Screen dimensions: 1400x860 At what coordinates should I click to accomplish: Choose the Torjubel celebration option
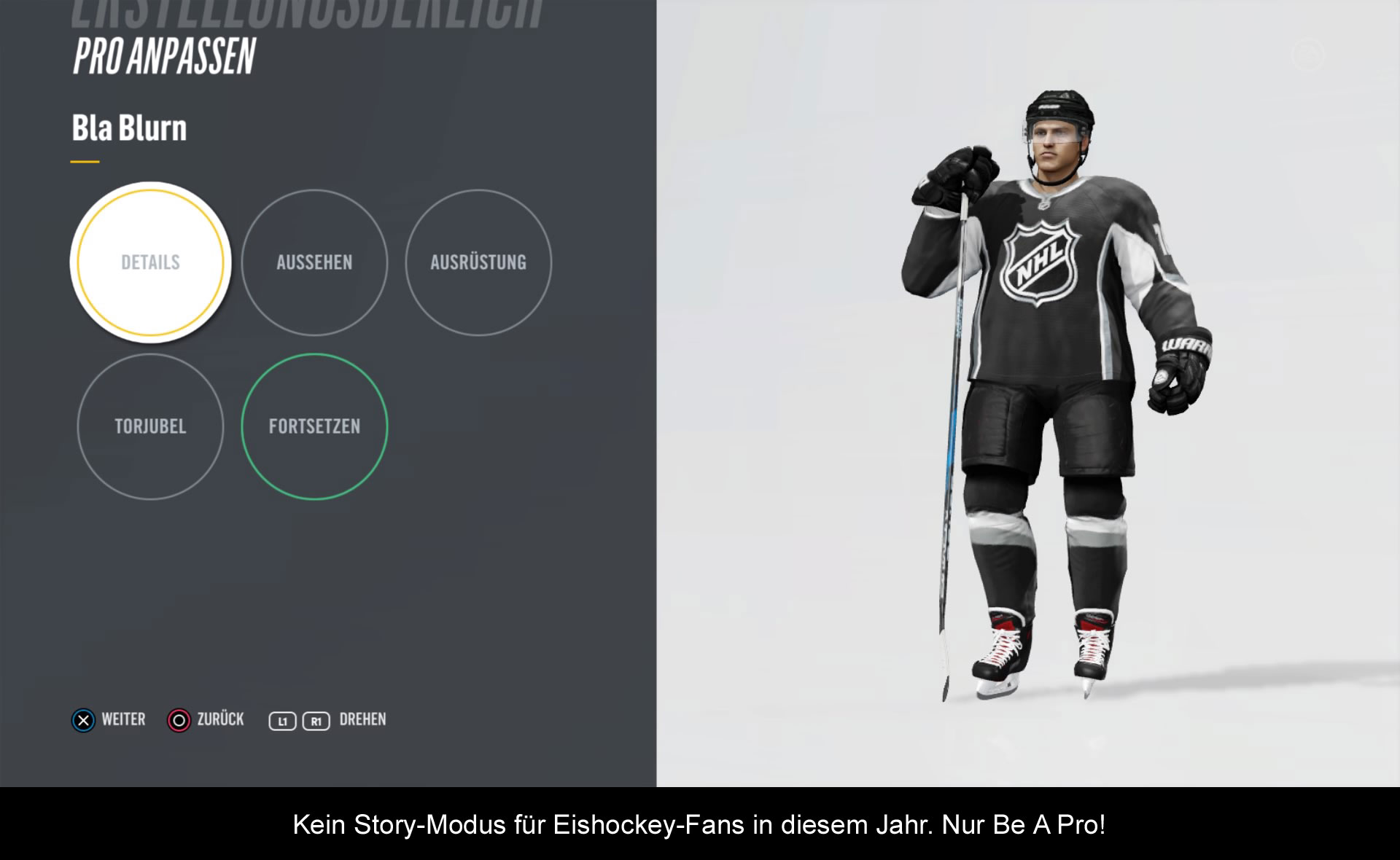point(150,426)
